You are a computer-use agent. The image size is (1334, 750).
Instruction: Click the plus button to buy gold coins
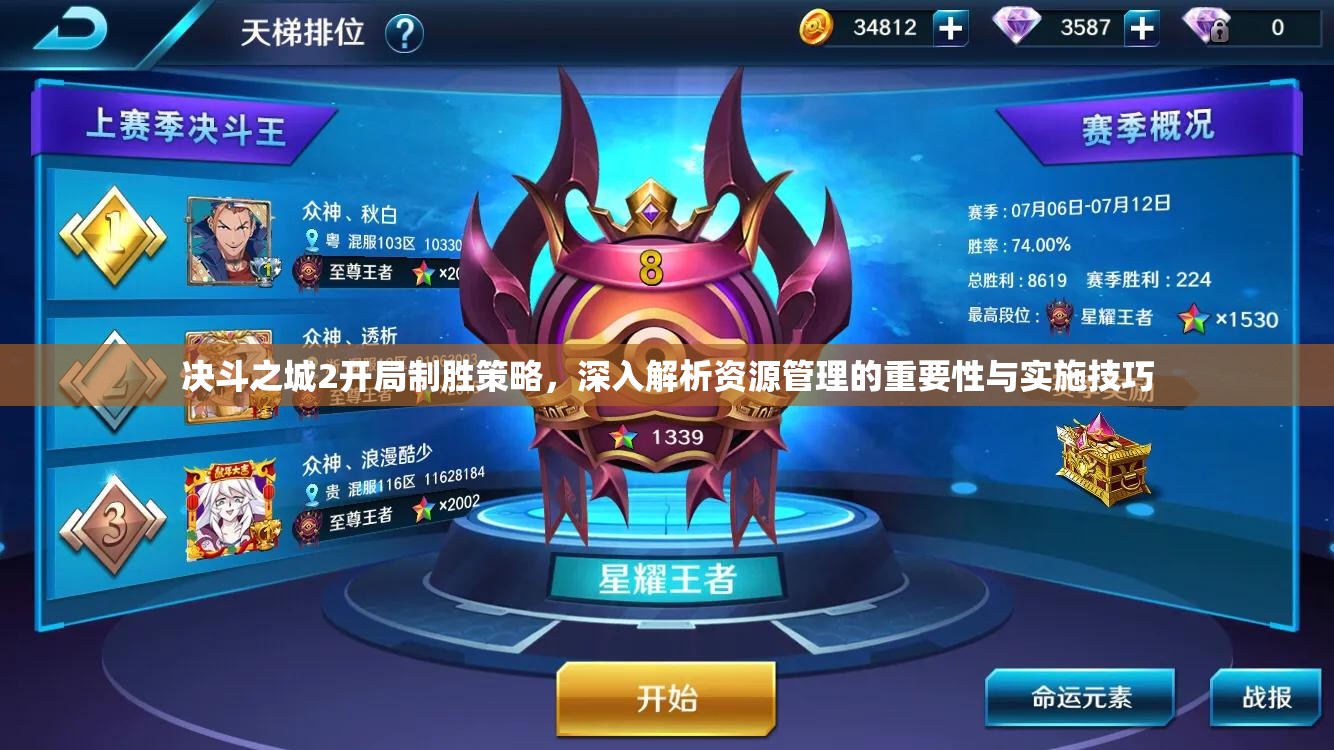pos(948,28)
